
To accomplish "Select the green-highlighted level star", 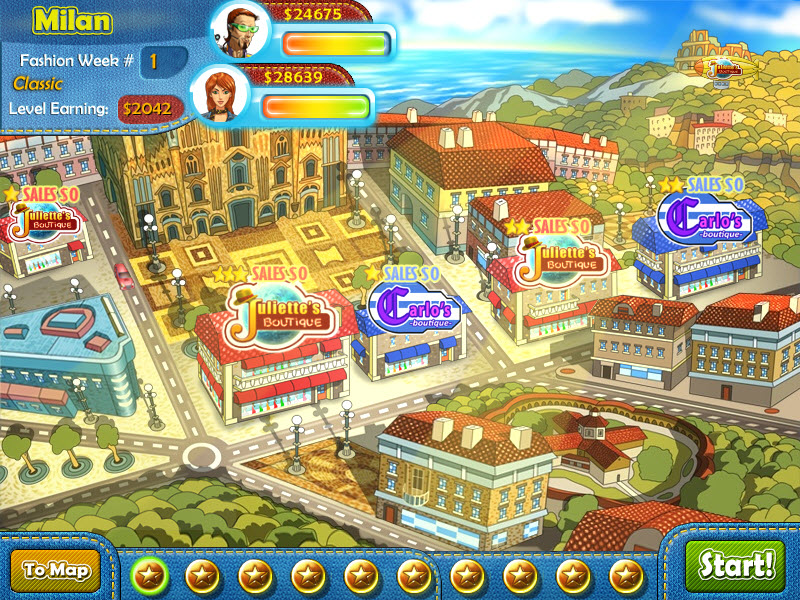I will point(150,575).
